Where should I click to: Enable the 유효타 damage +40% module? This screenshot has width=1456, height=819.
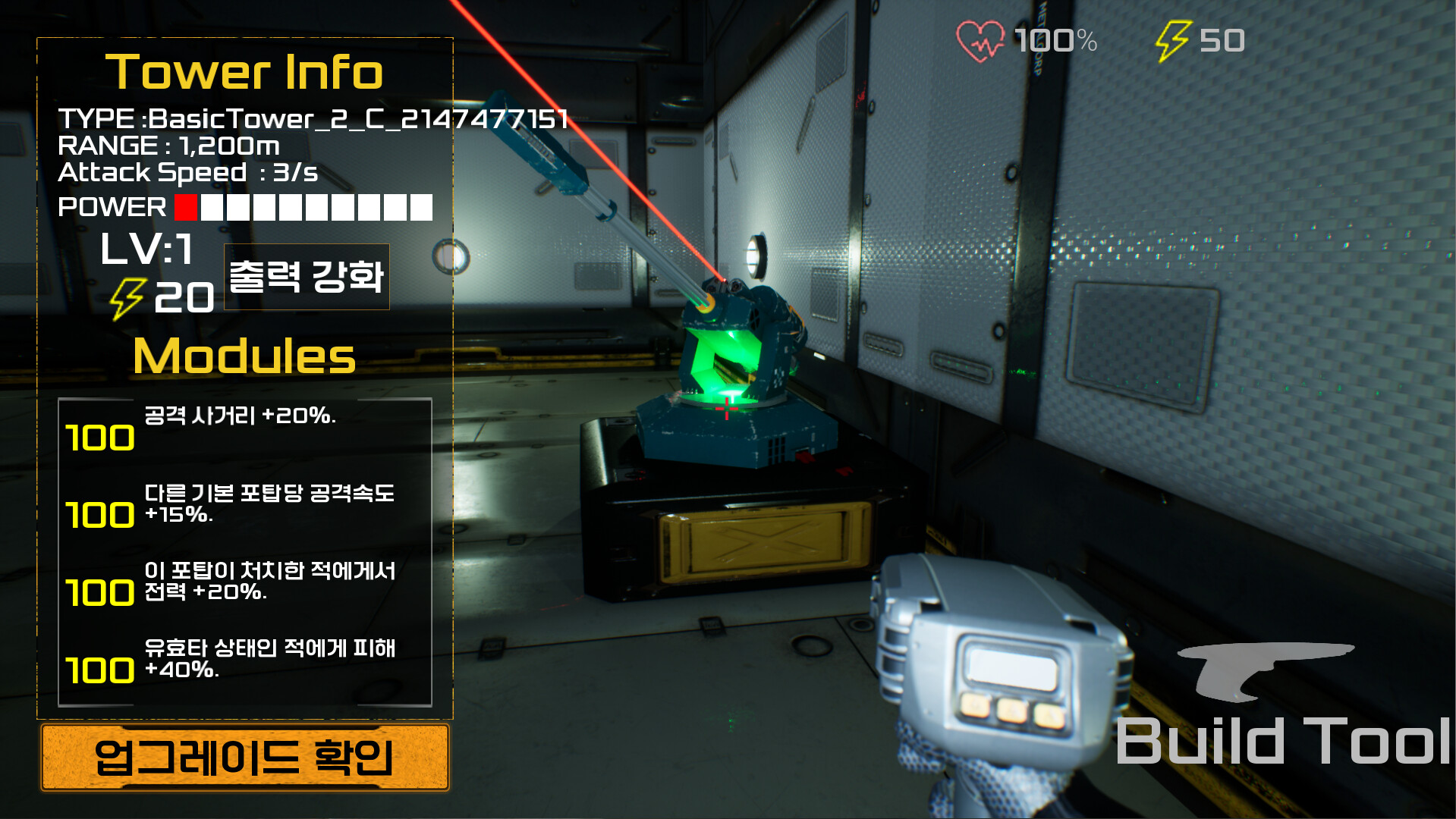click(x=269, y=660)
